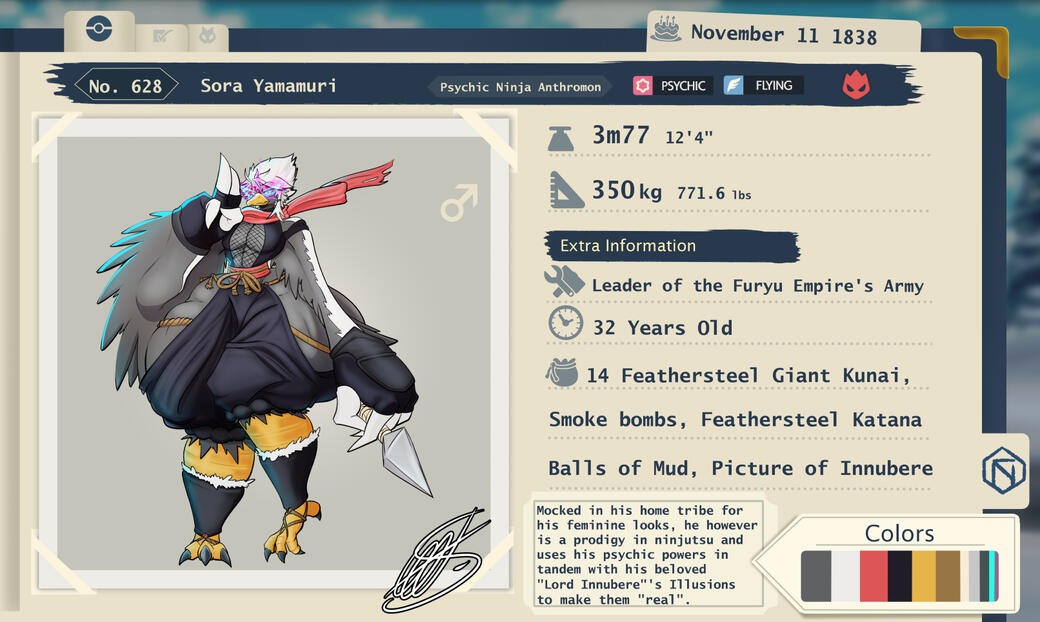1040x622 pixels.
Task: Choose the cyan color swatch
Action: coord(992,576)
